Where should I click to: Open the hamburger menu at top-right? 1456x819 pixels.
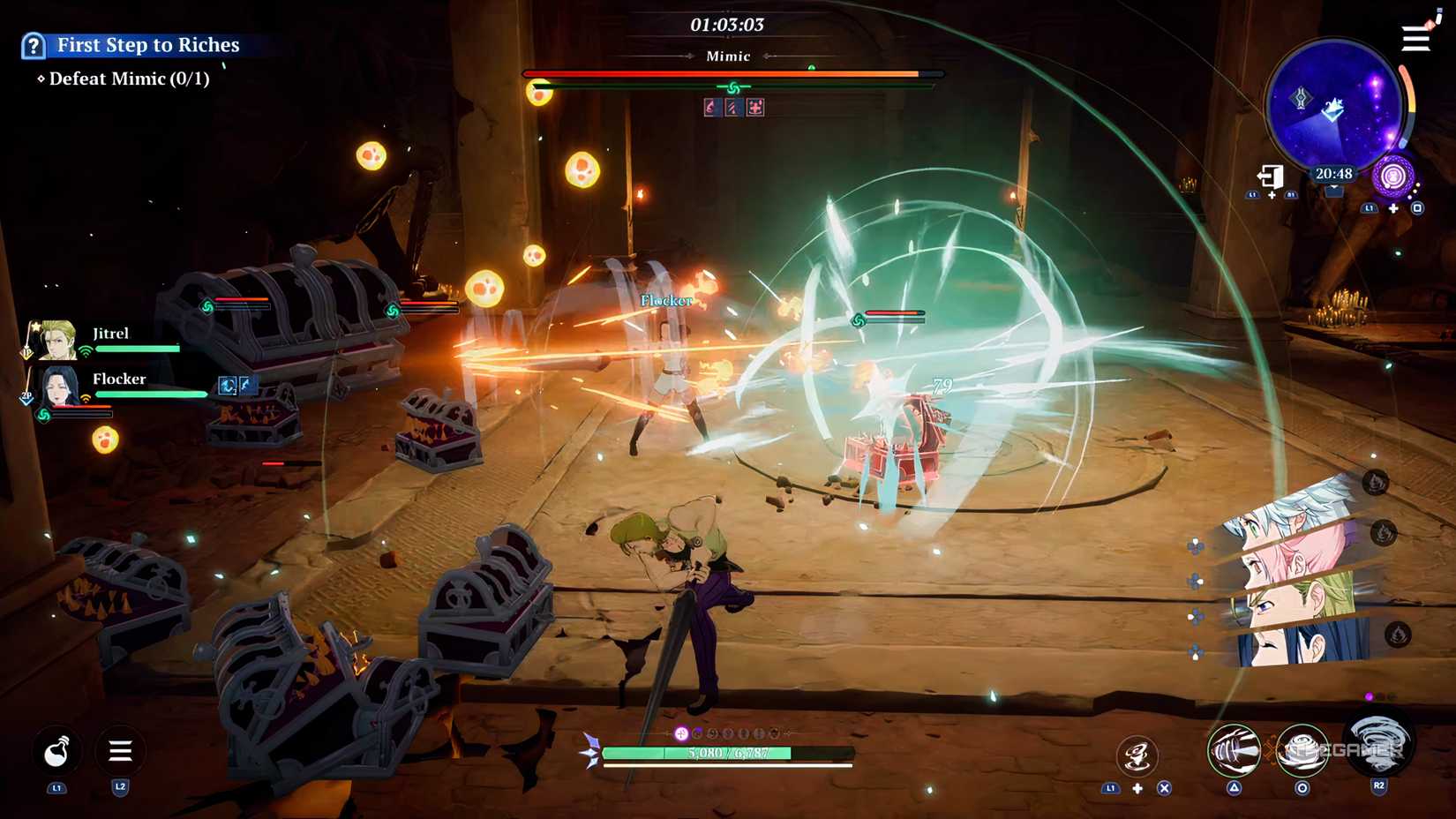coord(1414,39)
